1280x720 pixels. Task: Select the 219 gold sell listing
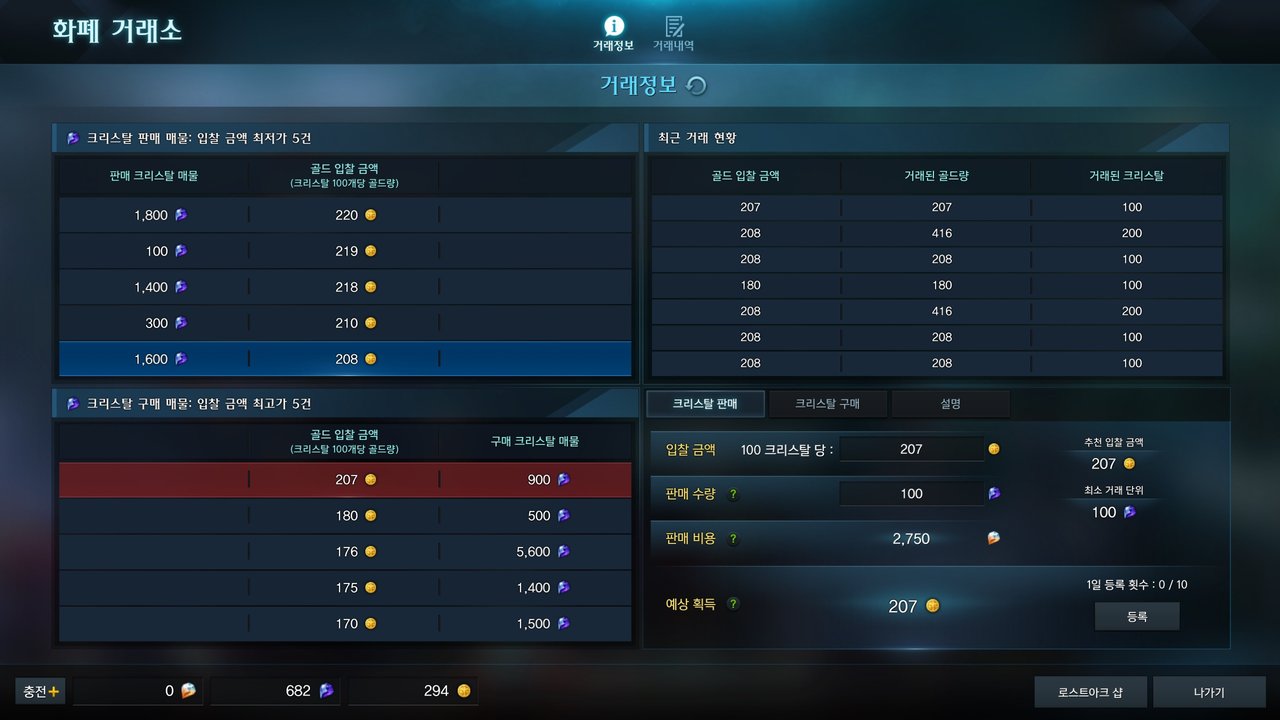[x=345, y=251]
